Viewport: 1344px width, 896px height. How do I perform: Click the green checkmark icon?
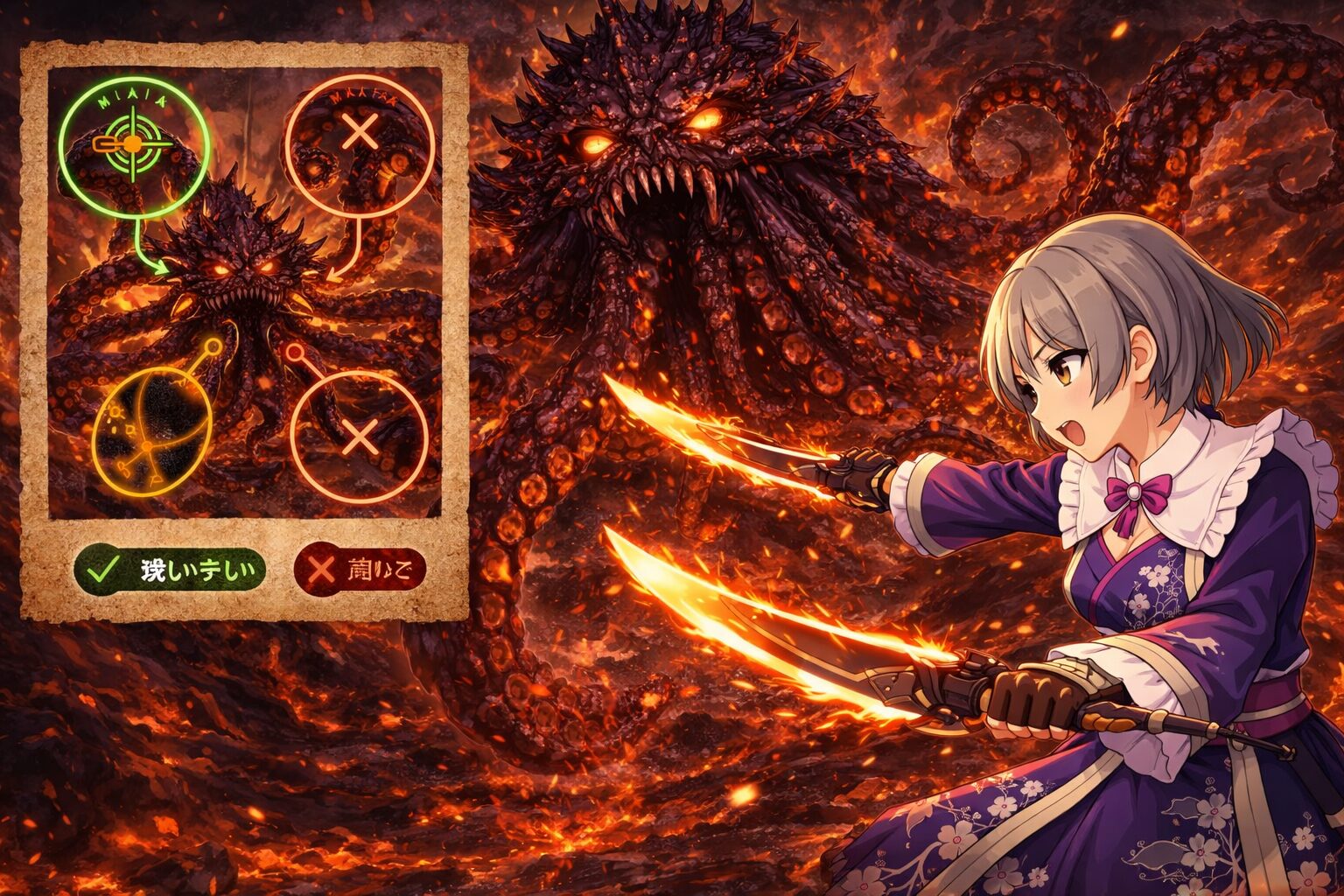pyautogui.click(x=105, y=569)
